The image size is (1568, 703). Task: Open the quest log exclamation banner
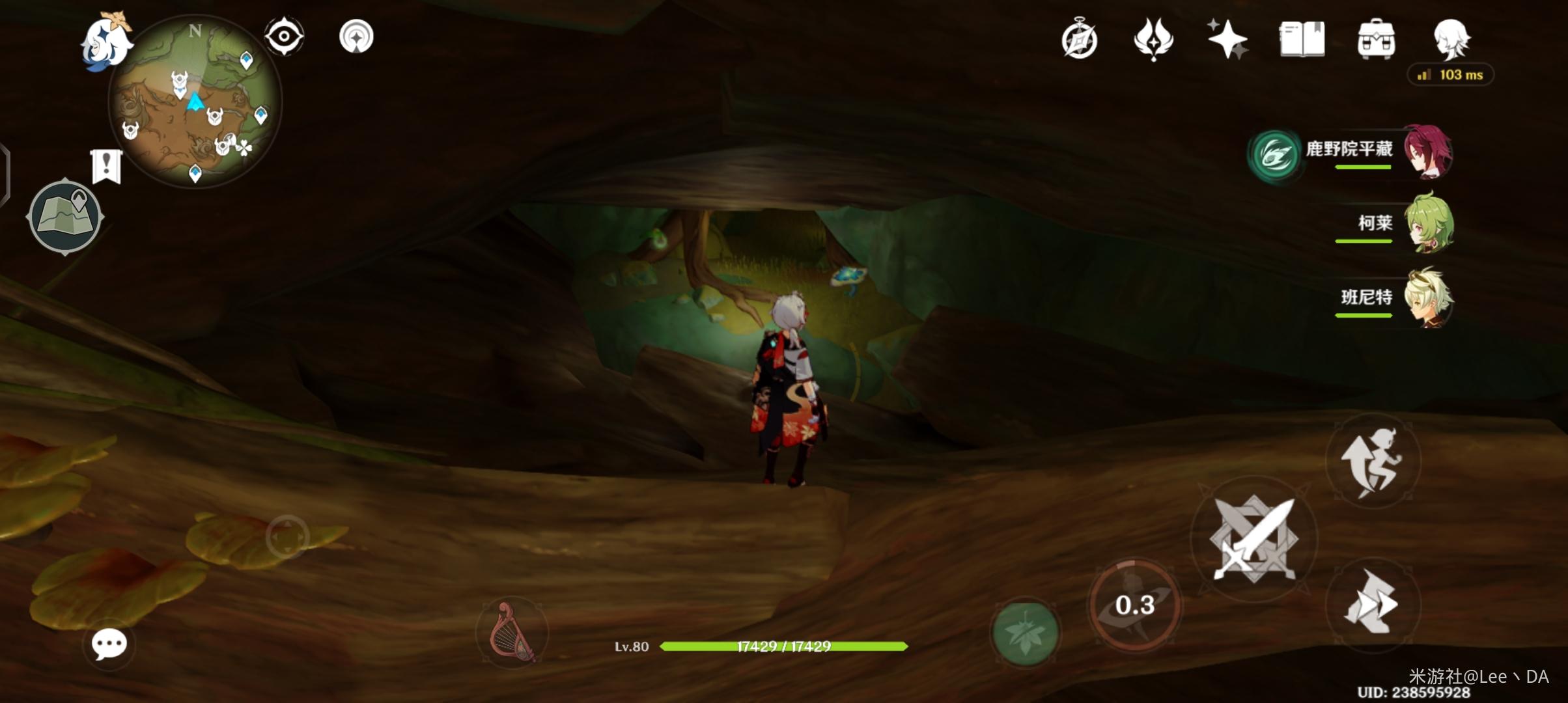pos(107,166)
